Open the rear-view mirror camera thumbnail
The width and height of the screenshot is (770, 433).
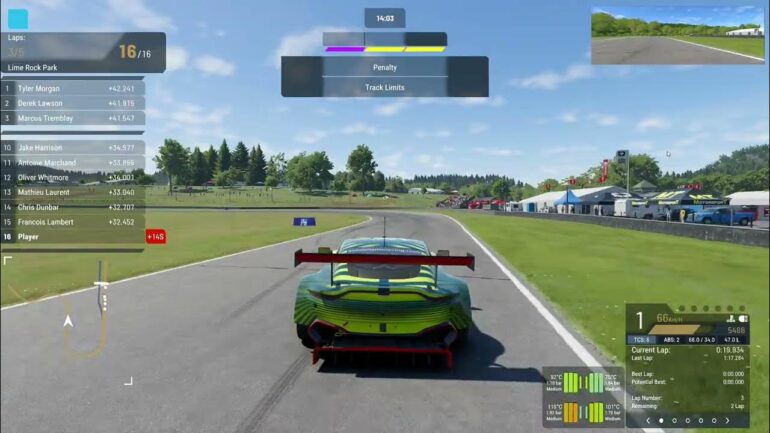click(677, 36)
